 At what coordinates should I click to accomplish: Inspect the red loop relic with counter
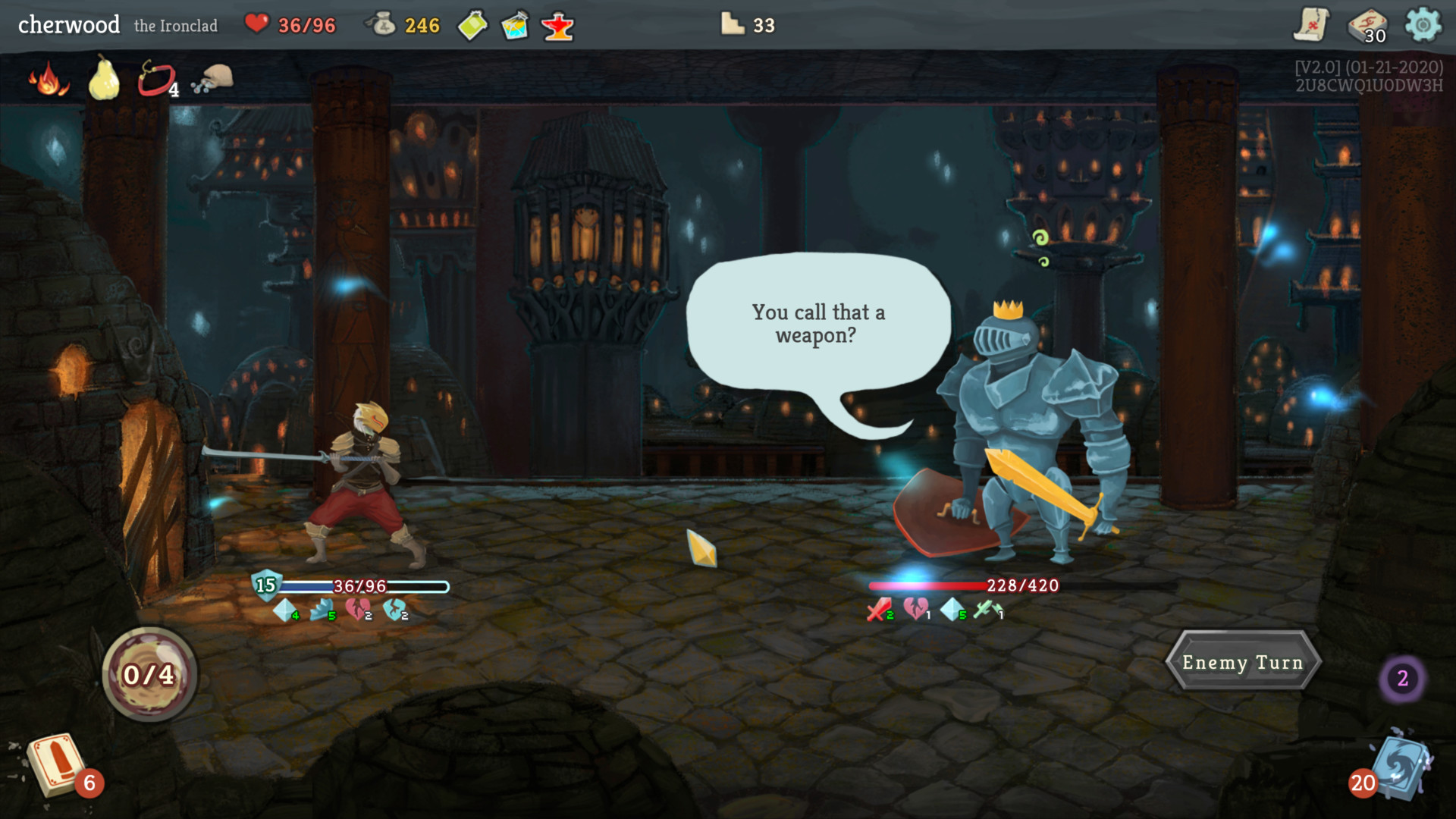pyautogui.click(x=156, y=80)
